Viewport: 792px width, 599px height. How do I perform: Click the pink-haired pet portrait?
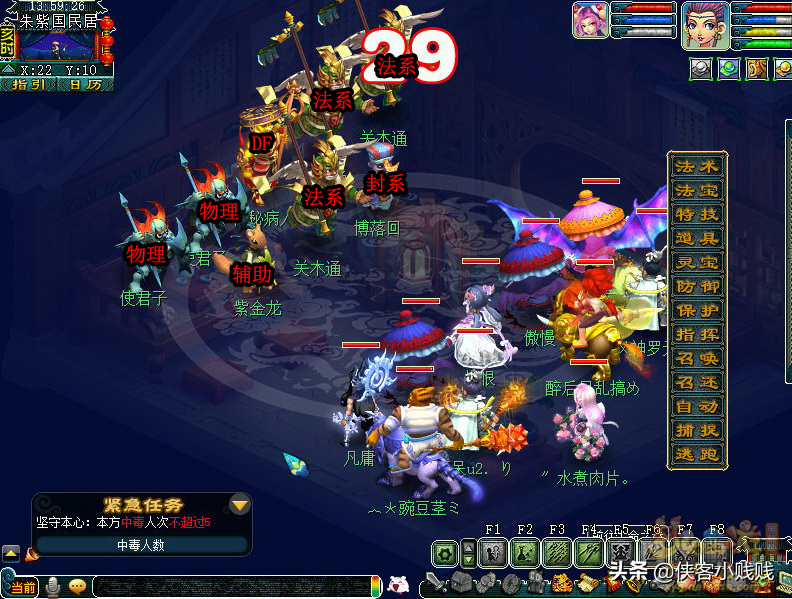pos(589,21)
